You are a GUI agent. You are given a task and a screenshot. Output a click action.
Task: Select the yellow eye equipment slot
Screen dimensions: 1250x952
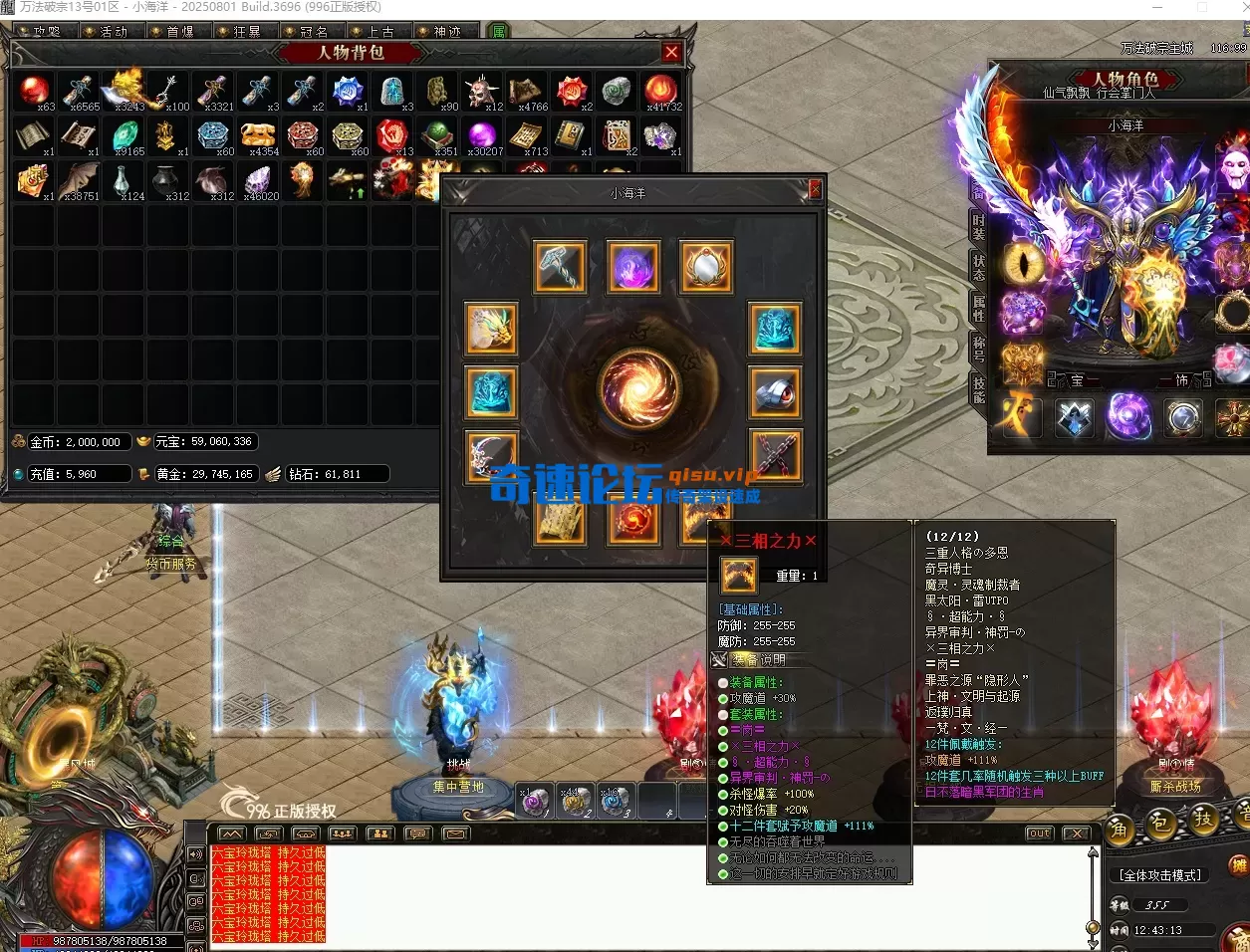click(x=1022, y=263)
